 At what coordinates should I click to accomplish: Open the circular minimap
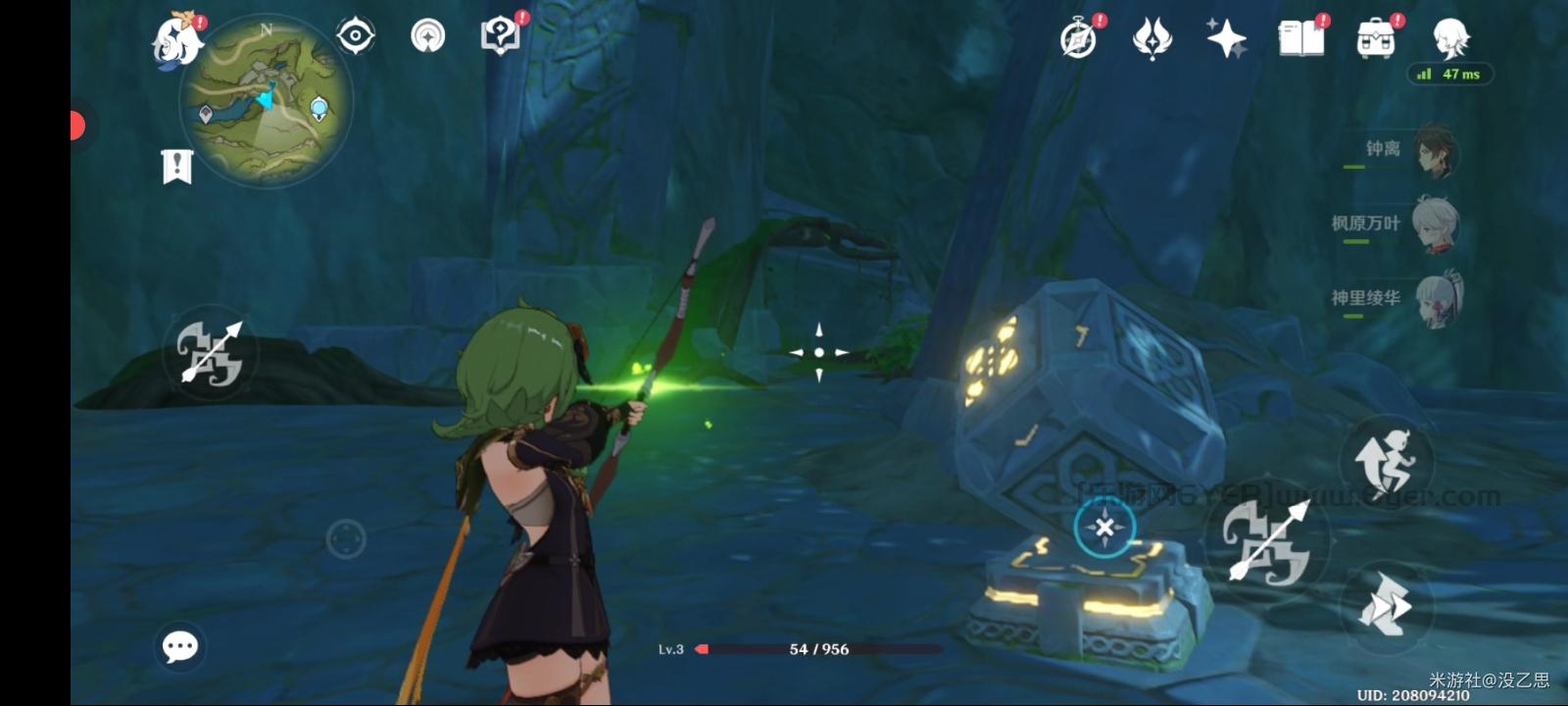[266, 100]
